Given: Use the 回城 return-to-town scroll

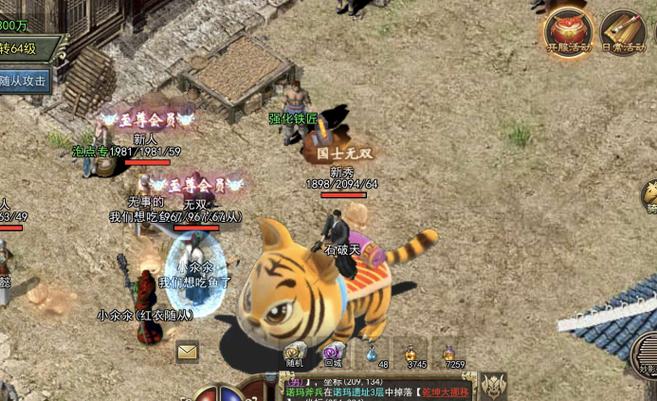Looking at the screenshot, I should (x=333, y=352).
